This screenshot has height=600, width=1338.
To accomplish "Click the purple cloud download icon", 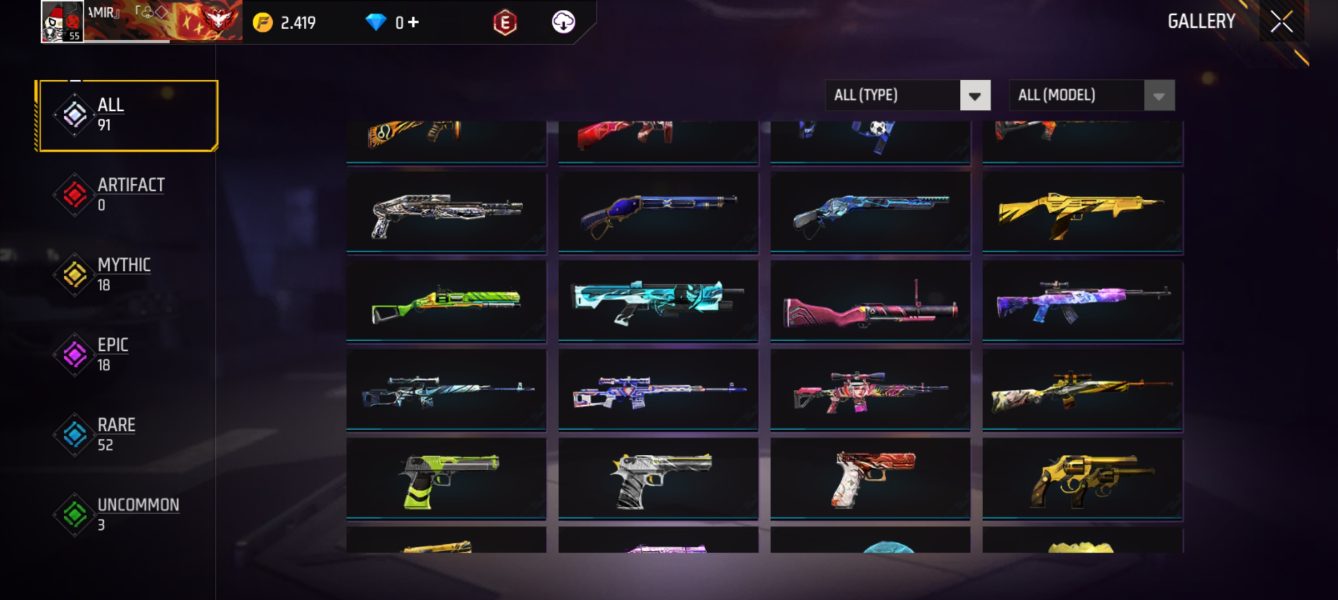I will 564,22.
